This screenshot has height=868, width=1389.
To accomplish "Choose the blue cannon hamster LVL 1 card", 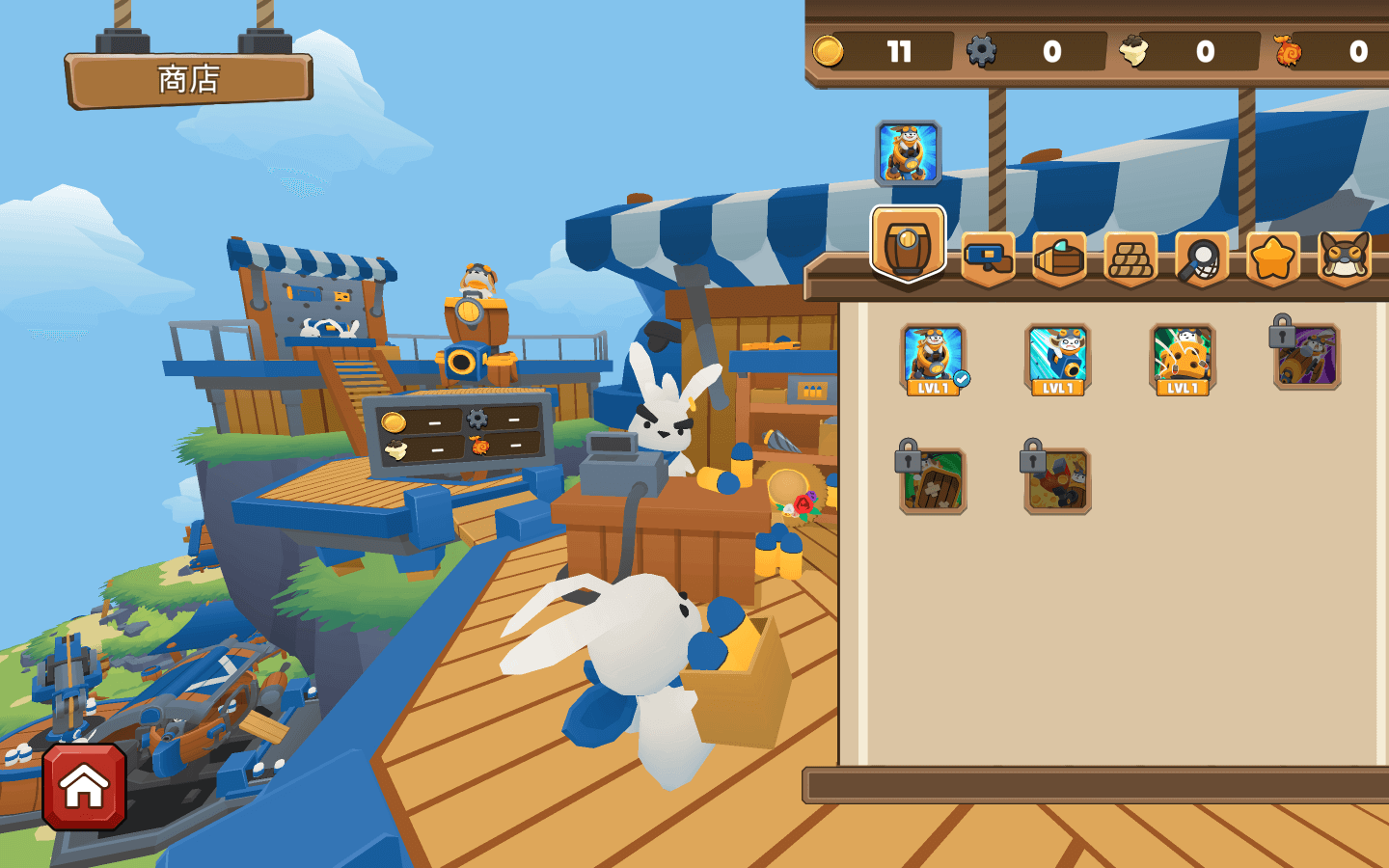I will click(x=1057, y=359).
